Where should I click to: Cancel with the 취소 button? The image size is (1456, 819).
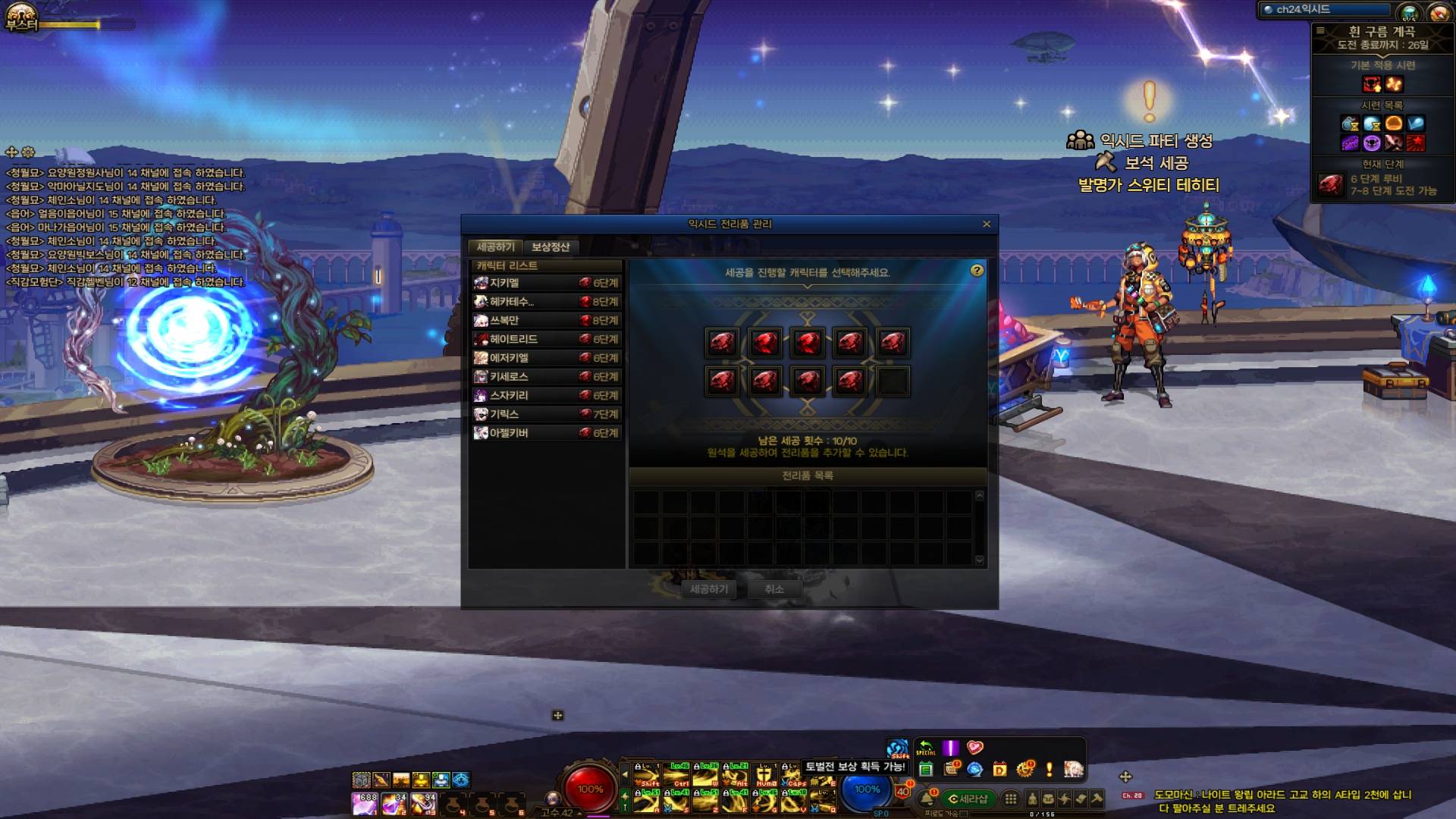click(x=773, y=589)
